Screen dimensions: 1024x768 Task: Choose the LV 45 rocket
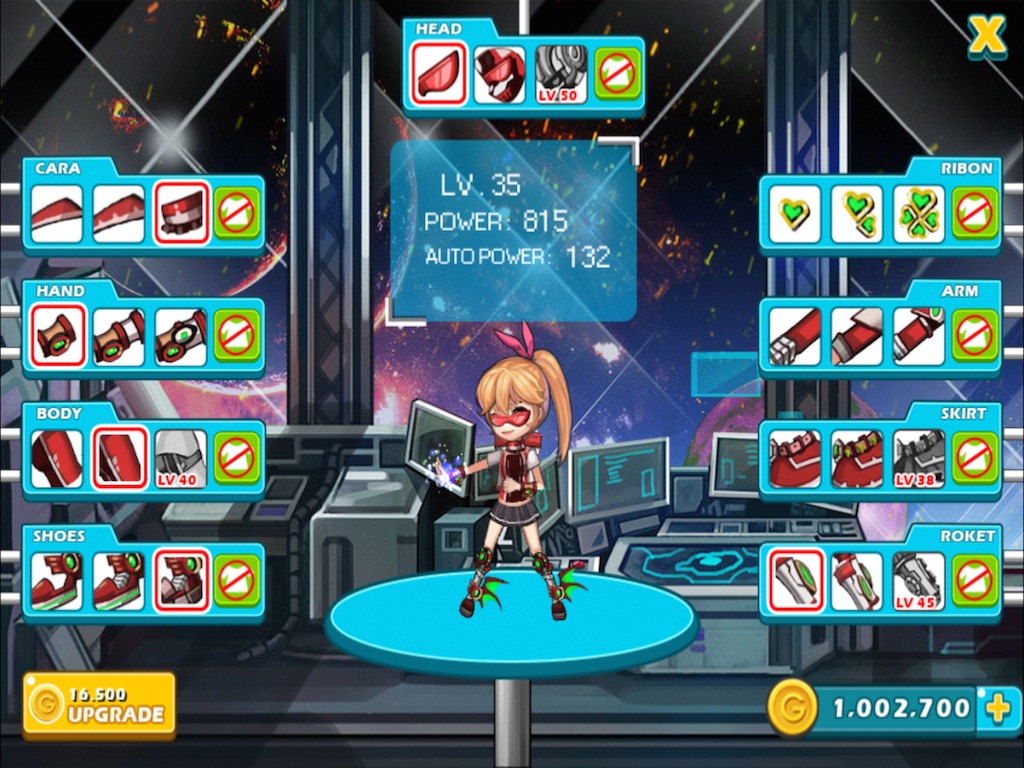(x=918, y=581)
